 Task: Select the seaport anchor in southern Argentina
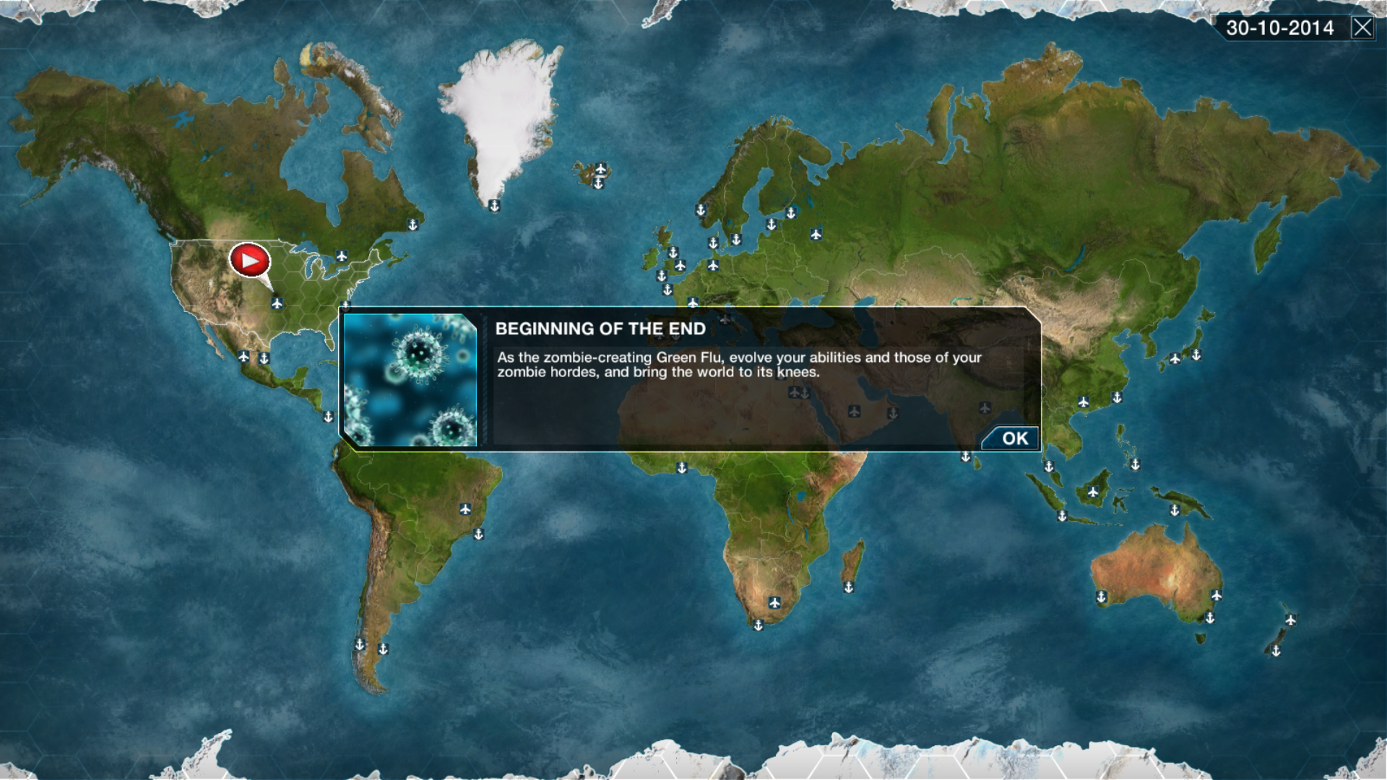pyautogui.click(x=384, y=649)
